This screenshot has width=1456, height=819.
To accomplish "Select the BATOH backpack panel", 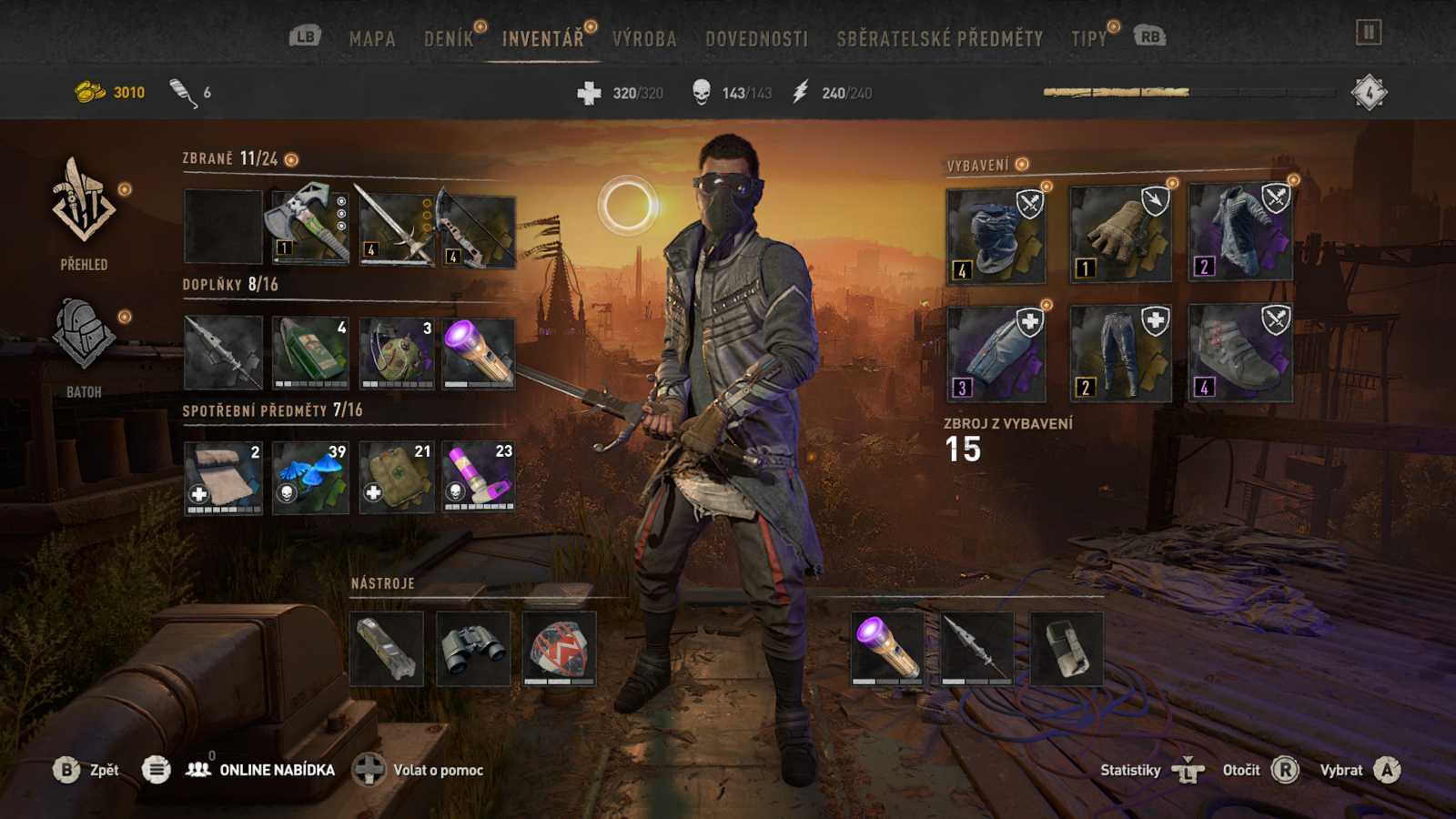I will (82, 337).
